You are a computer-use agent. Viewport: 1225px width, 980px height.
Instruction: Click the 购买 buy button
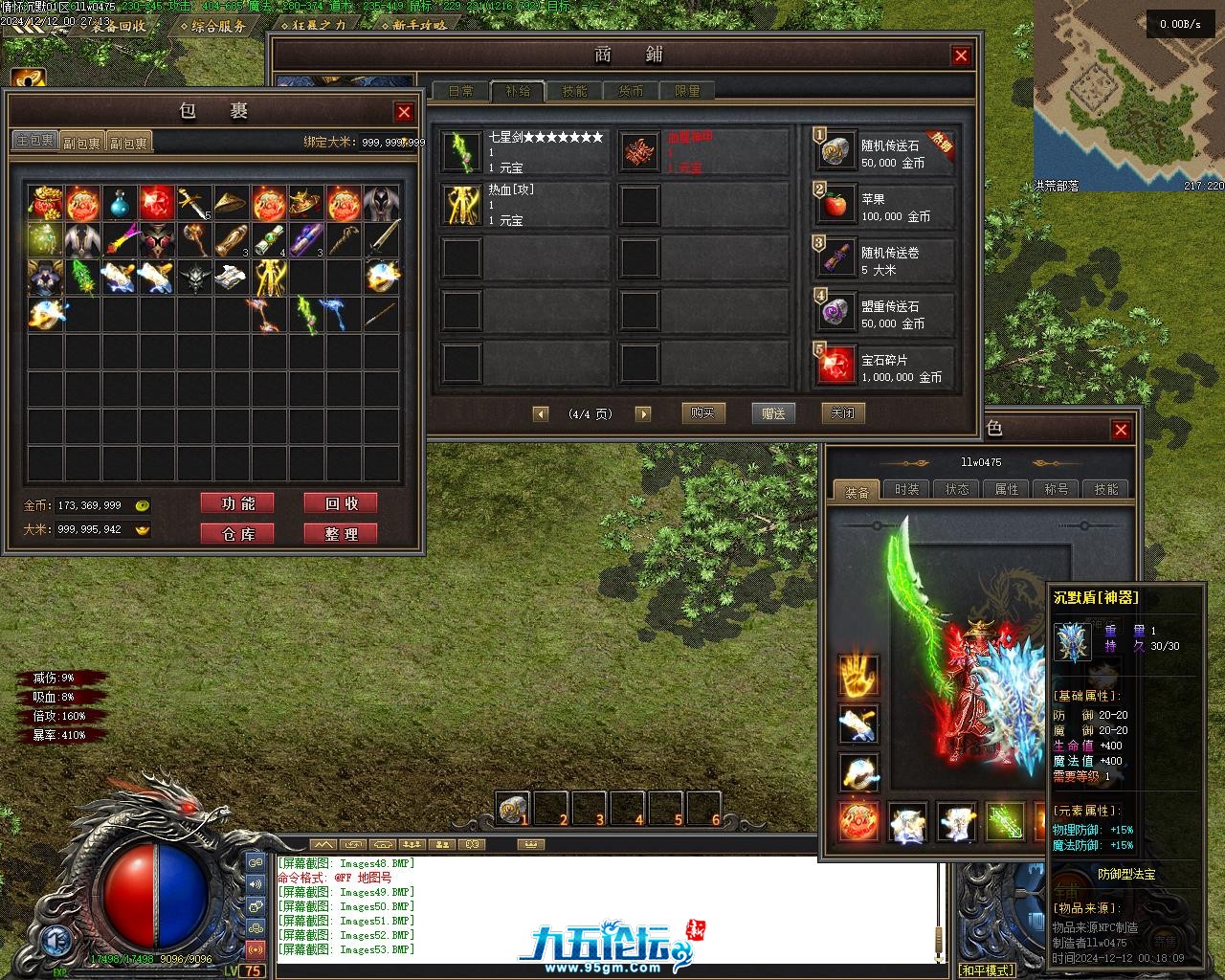point(703,413)
